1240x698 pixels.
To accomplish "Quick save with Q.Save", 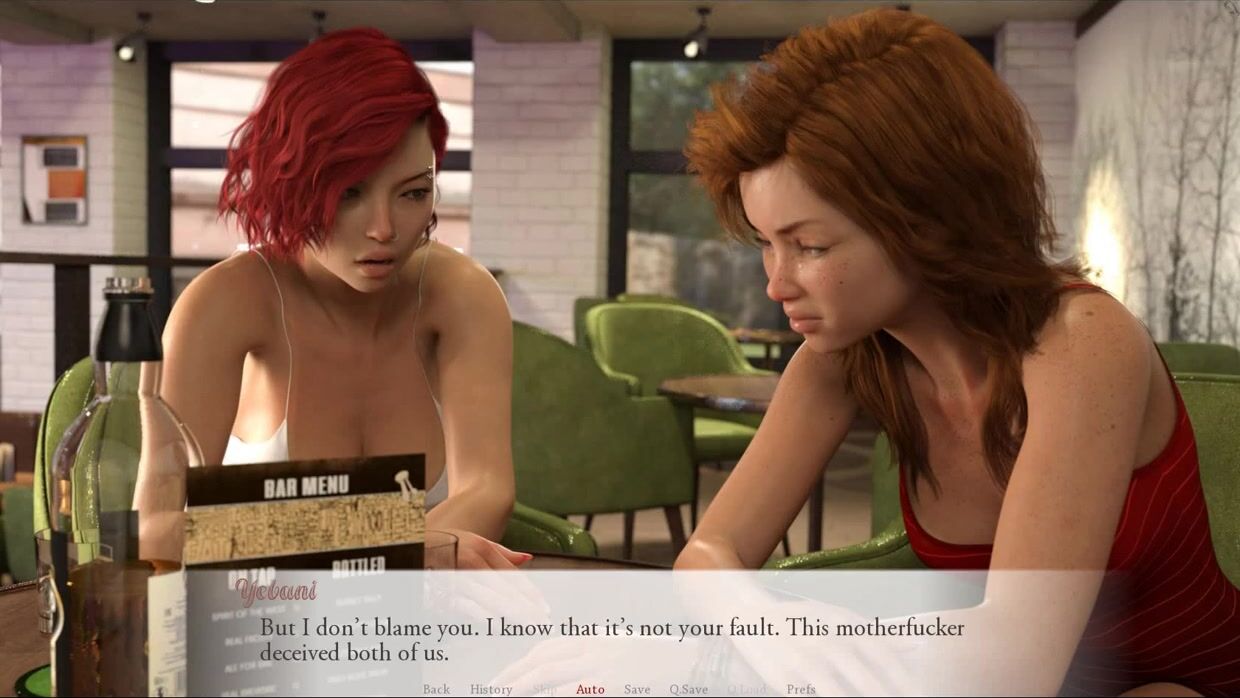I will coord(688,689).
